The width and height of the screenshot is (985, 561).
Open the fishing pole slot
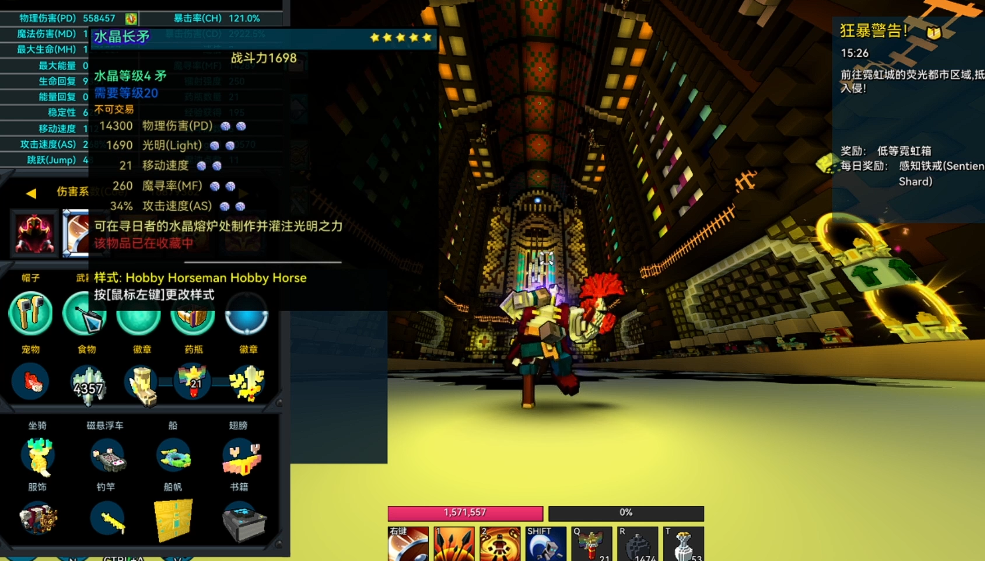click(107, 518)
